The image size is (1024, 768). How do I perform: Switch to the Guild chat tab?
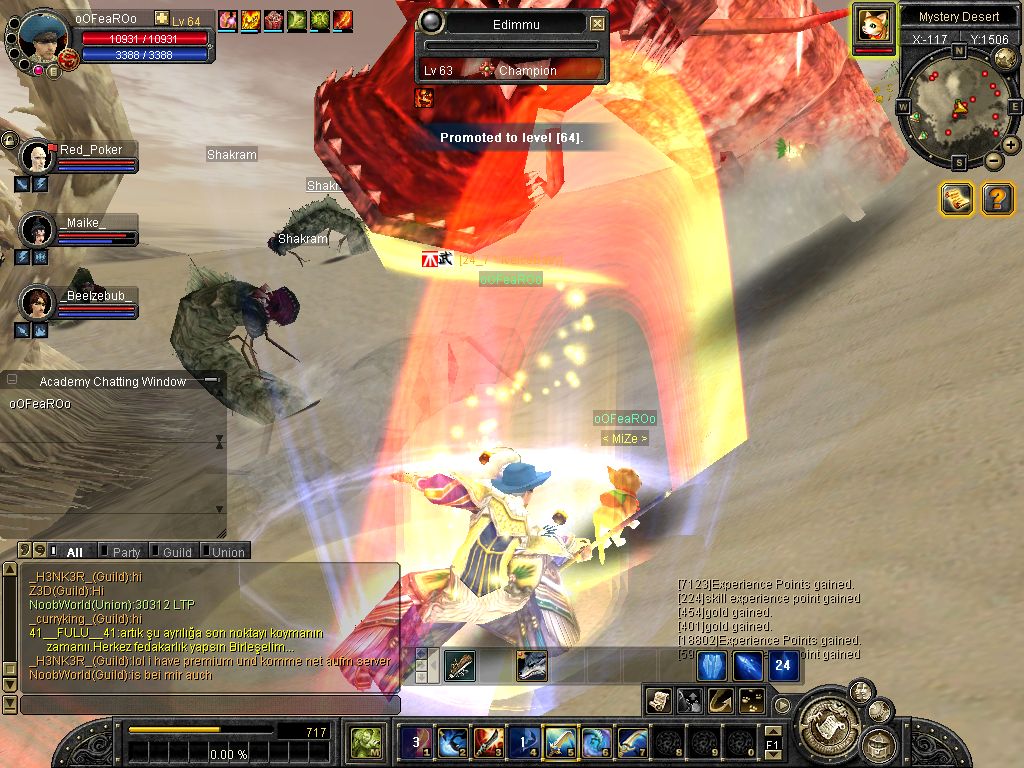point(176,552)
